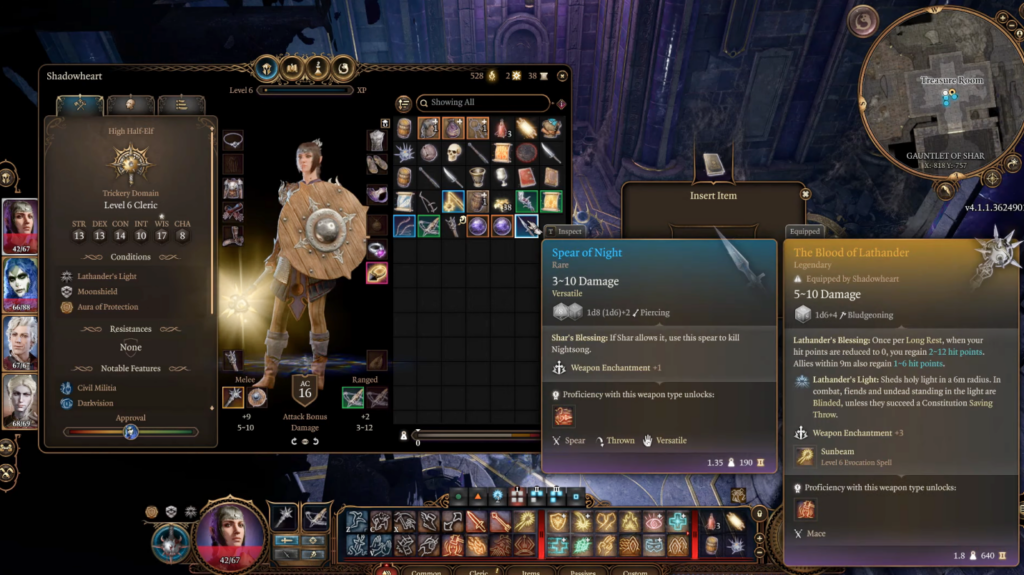Open the character sheet skull tab
Screen dimensions: 1024x575
[x=129, y=104]
